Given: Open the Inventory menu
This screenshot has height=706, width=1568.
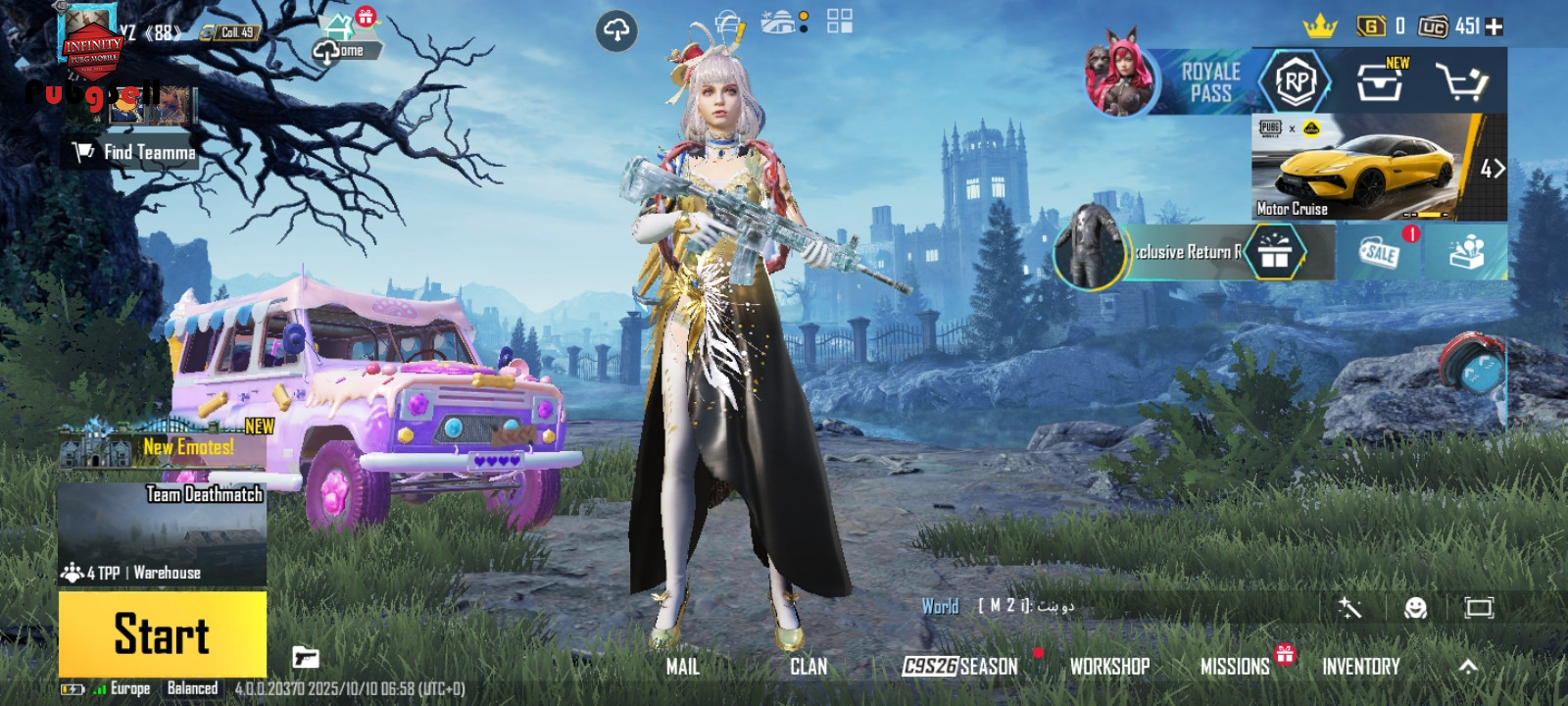Looking at the screenshot, I should 1360,667.
